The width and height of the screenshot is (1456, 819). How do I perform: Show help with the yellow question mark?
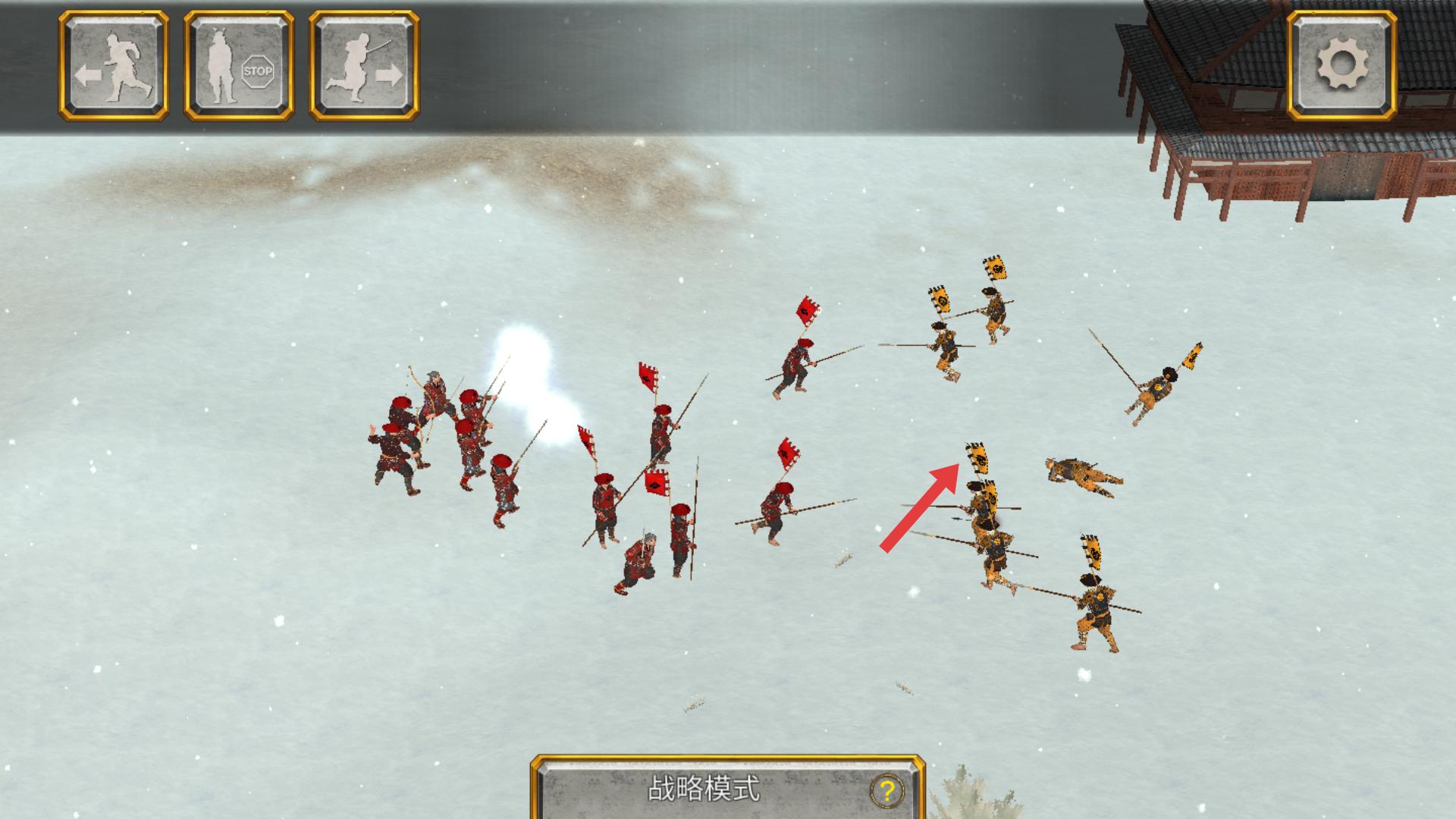886,791
